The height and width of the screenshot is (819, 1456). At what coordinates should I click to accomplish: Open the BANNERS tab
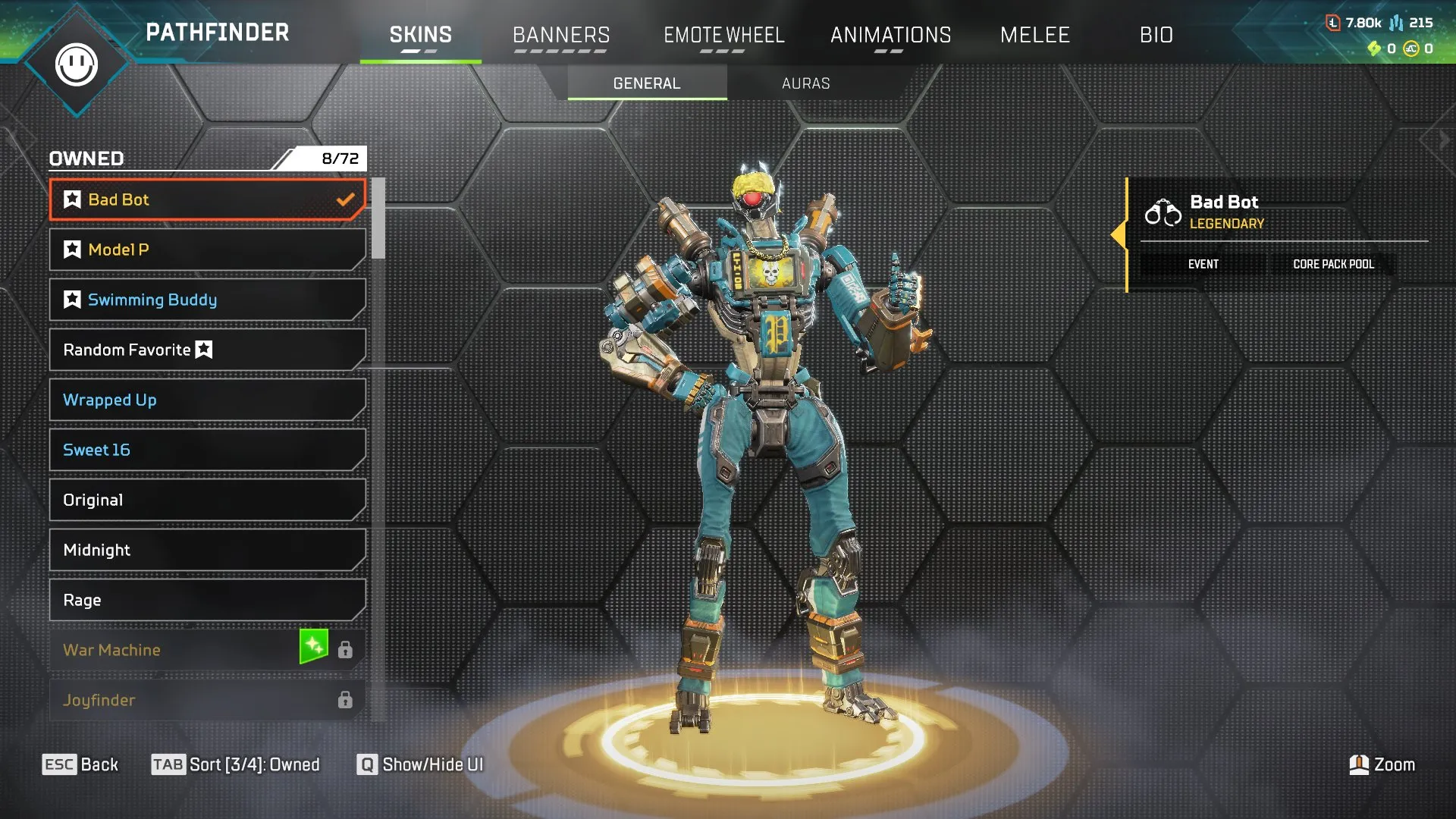[561, 35]
